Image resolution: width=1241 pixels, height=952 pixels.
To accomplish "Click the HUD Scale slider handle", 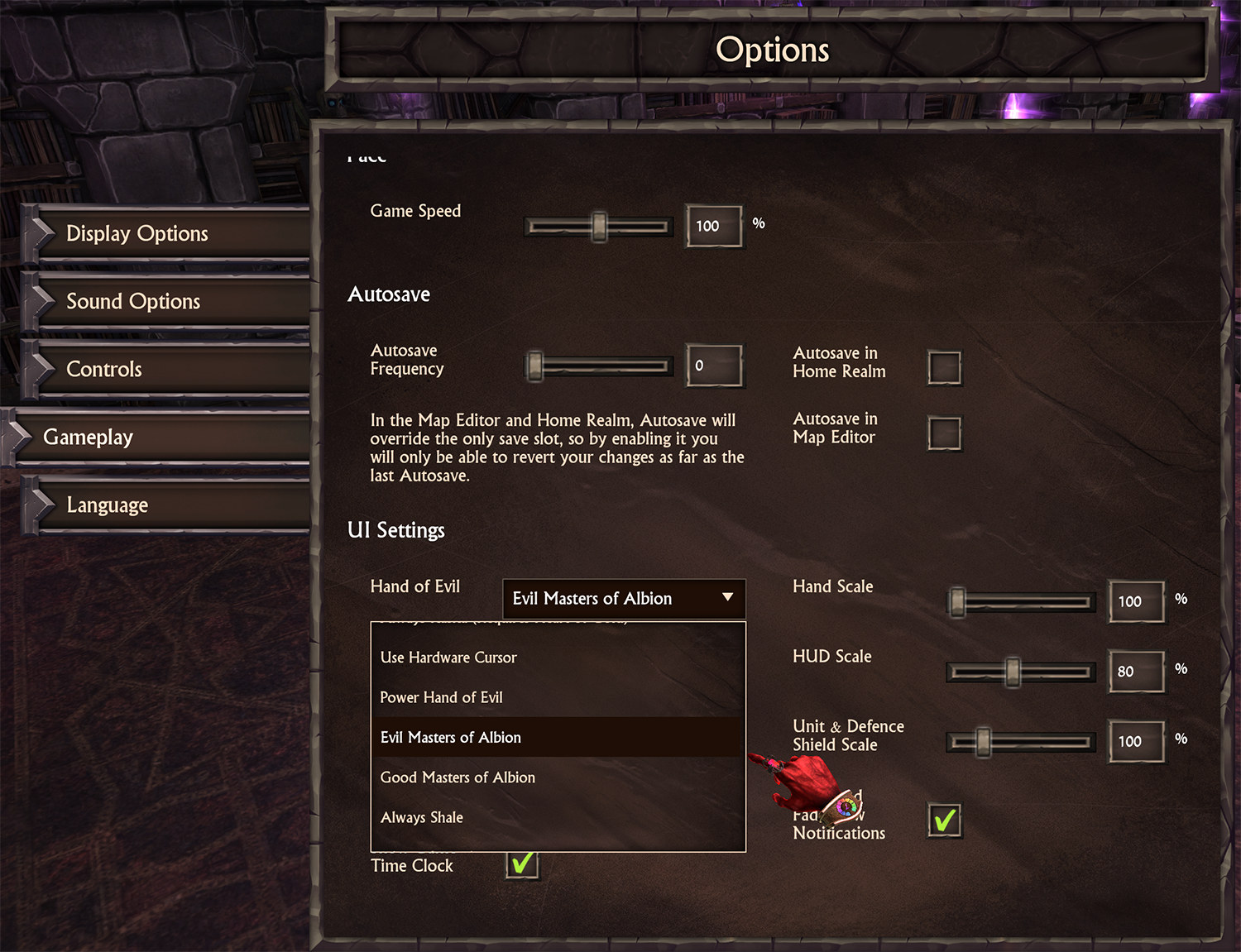I will (x=1013, y=672).
